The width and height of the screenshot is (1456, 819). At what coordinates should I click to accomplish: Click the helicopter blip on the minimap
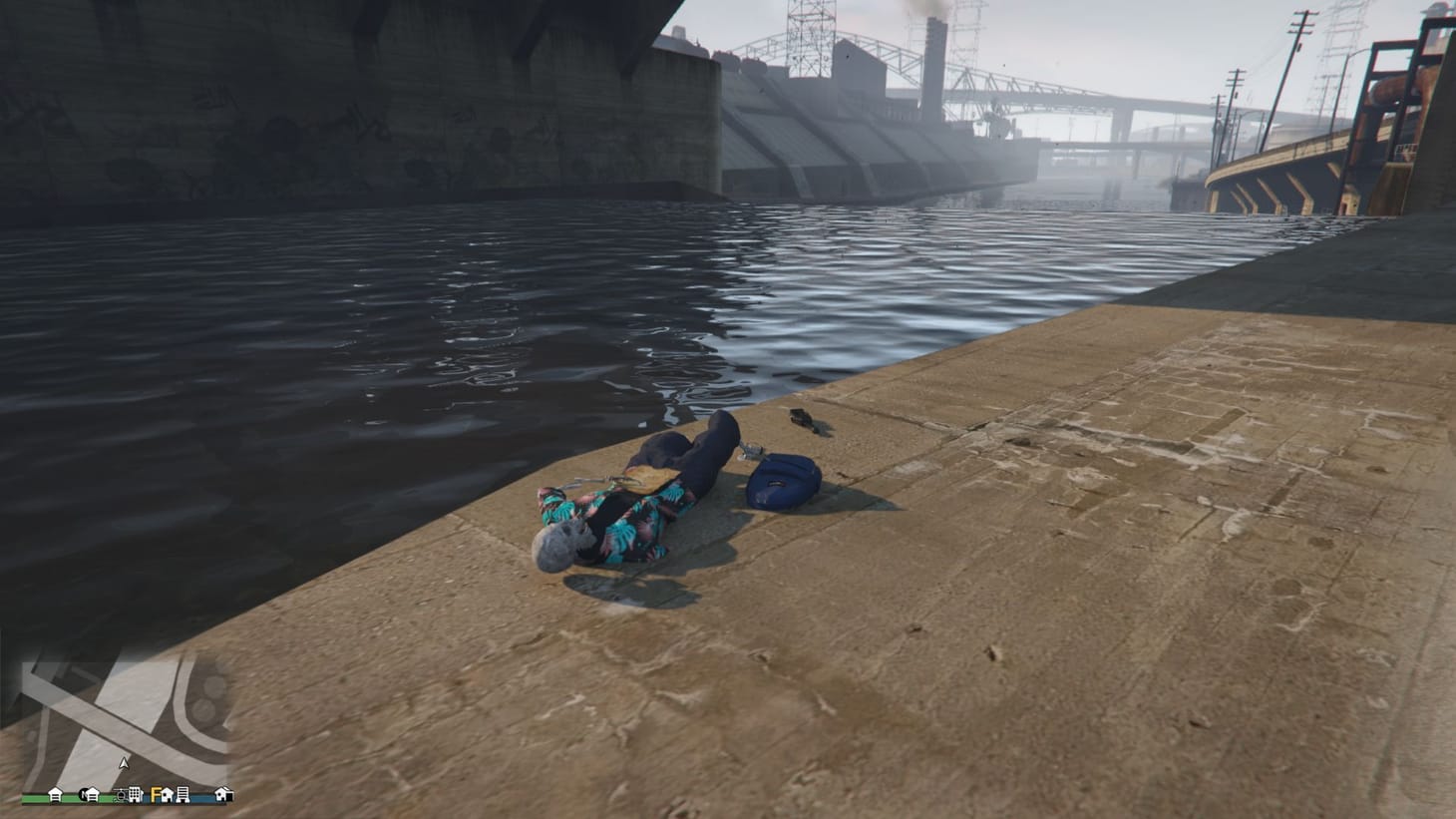[x=121, y=796]
